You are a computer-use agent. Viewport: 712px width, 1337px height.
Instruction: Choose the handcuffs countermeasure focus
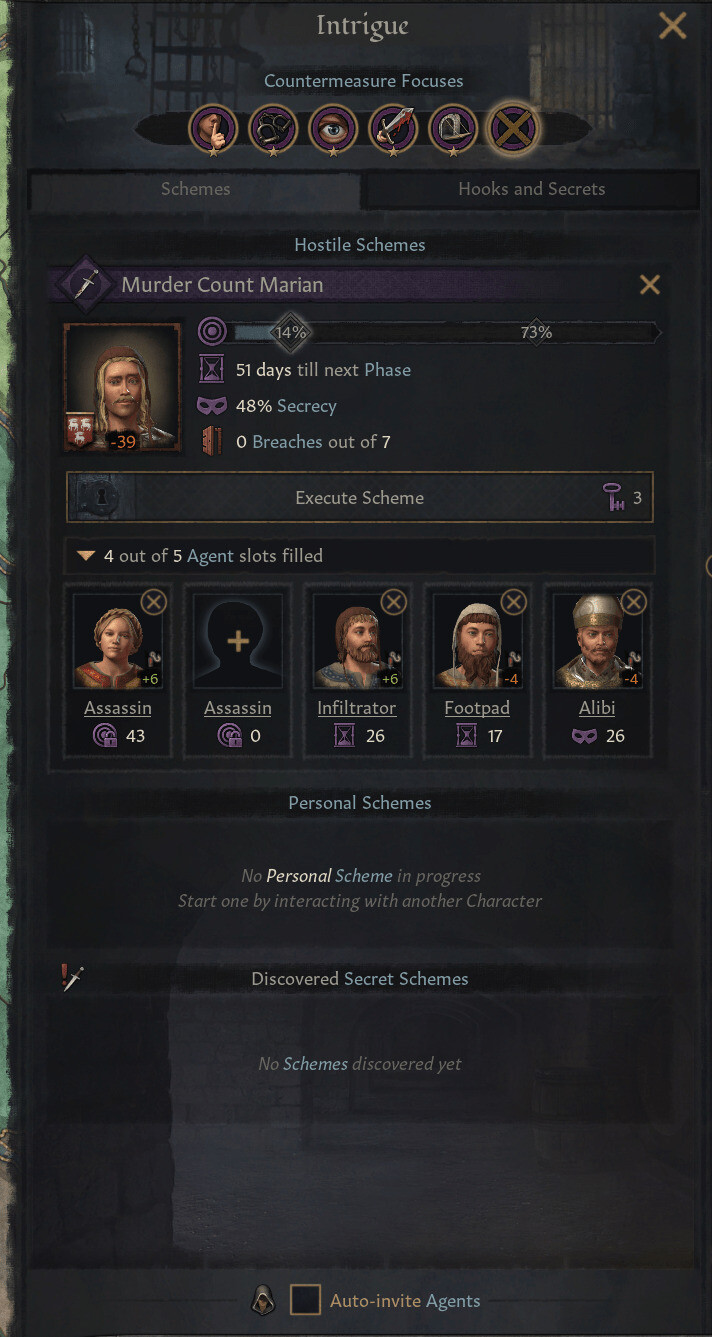point(273,128)
